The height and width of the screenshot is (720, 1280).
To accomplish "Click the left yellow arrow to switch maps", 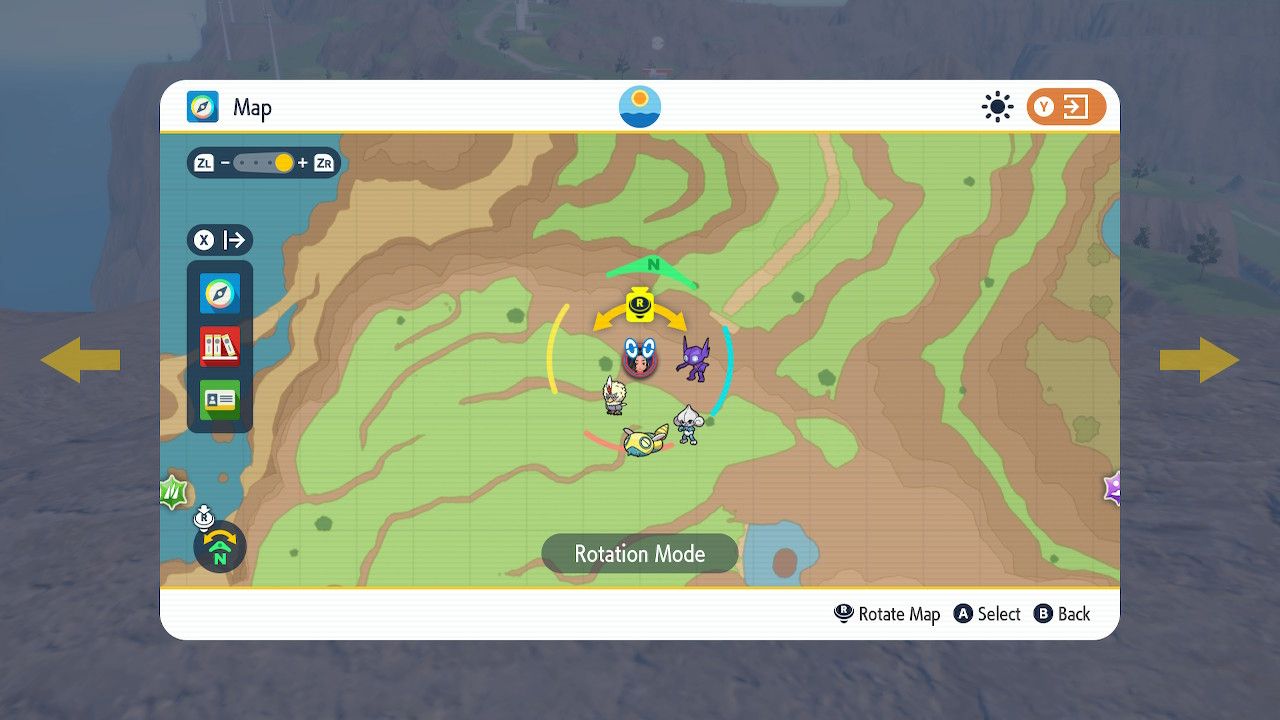I will [80, 360].
